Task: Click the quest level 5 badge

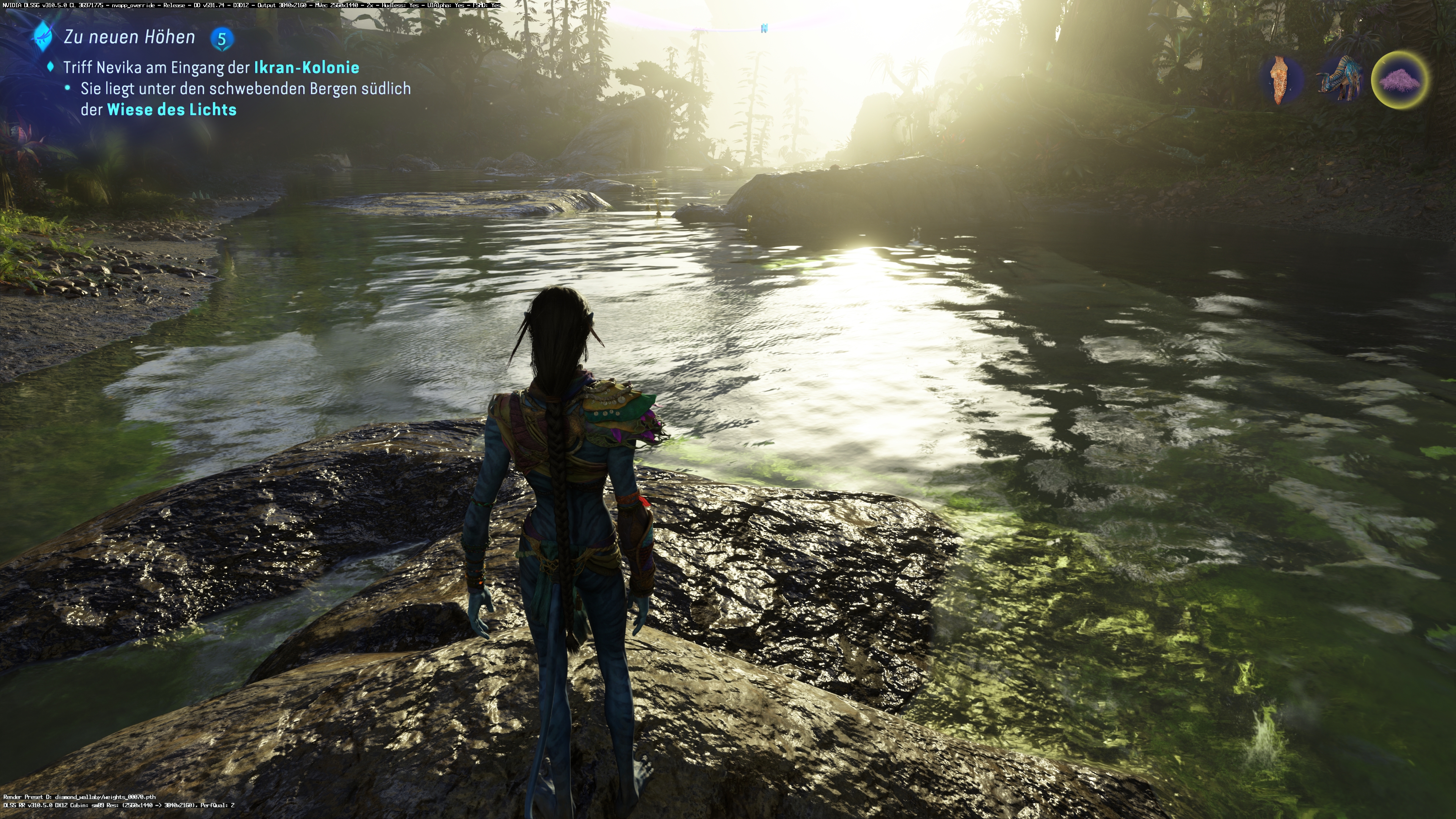Action: [x=222, y=39]
